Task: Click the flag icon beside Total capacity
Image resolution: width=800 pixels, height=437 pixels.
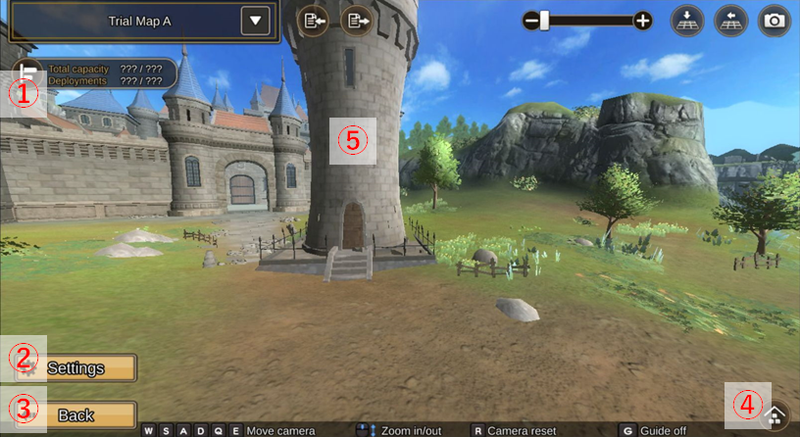Action: (28, 73)
